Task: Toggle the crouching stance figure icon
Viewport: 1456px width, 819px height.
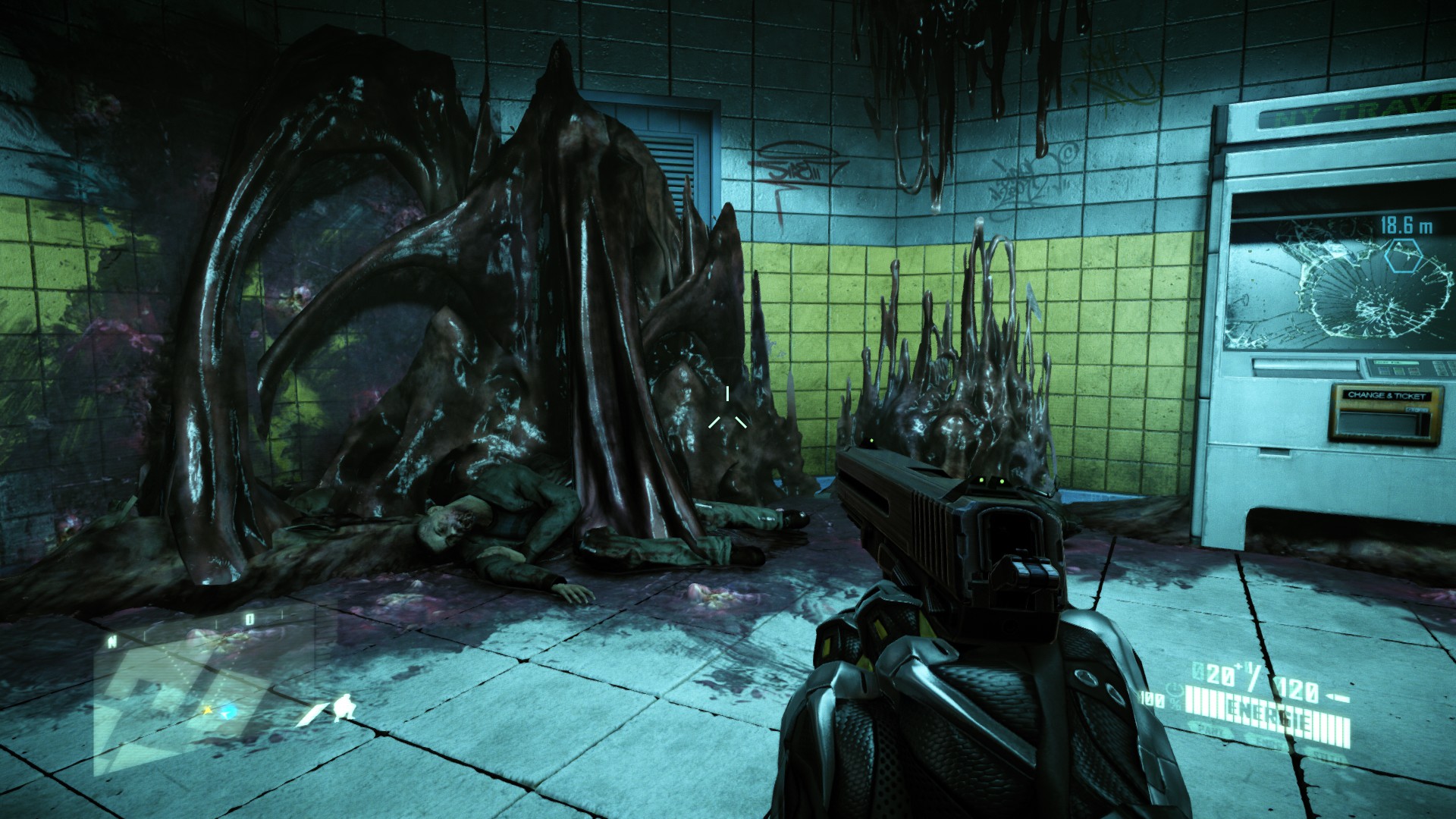Action: click(x=344, y=708)
